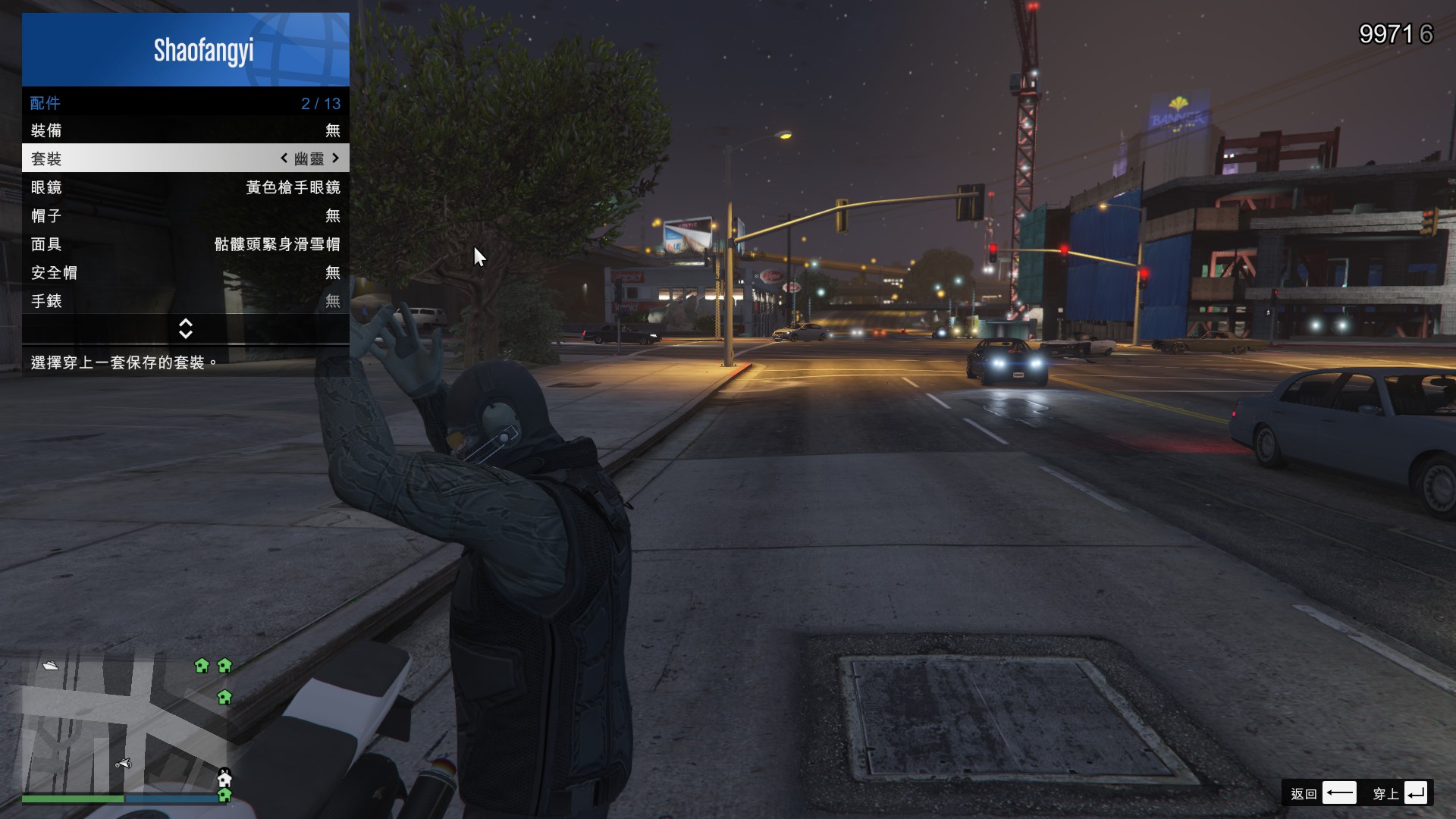
Task: Open the 眼鏡 glasses option
Action: click(x=185, y=187)
